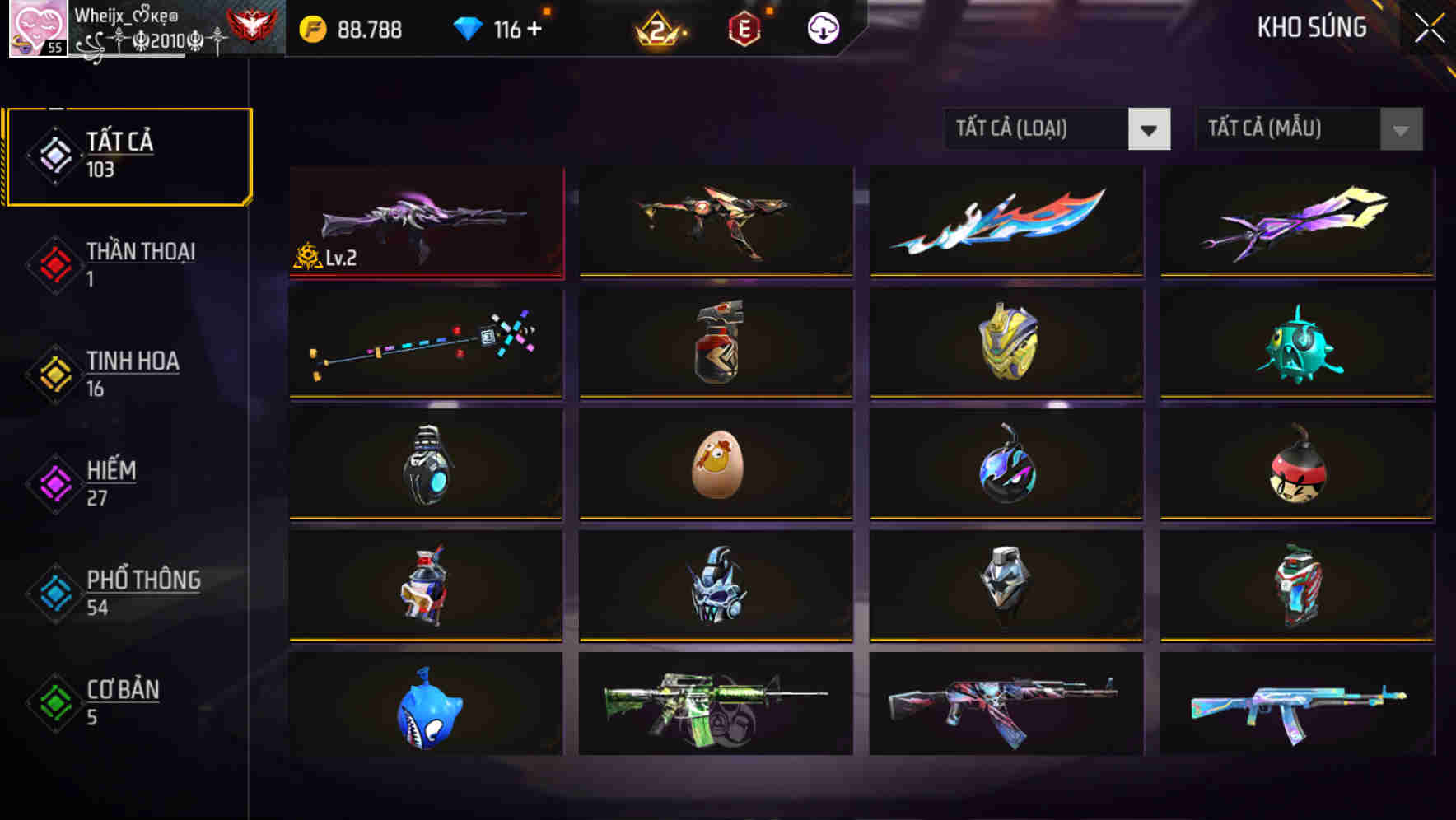Tap the + to buy more diamonds
This screenshot has width=1456, height=820.
pyautogui.click(x=536, y=28)
